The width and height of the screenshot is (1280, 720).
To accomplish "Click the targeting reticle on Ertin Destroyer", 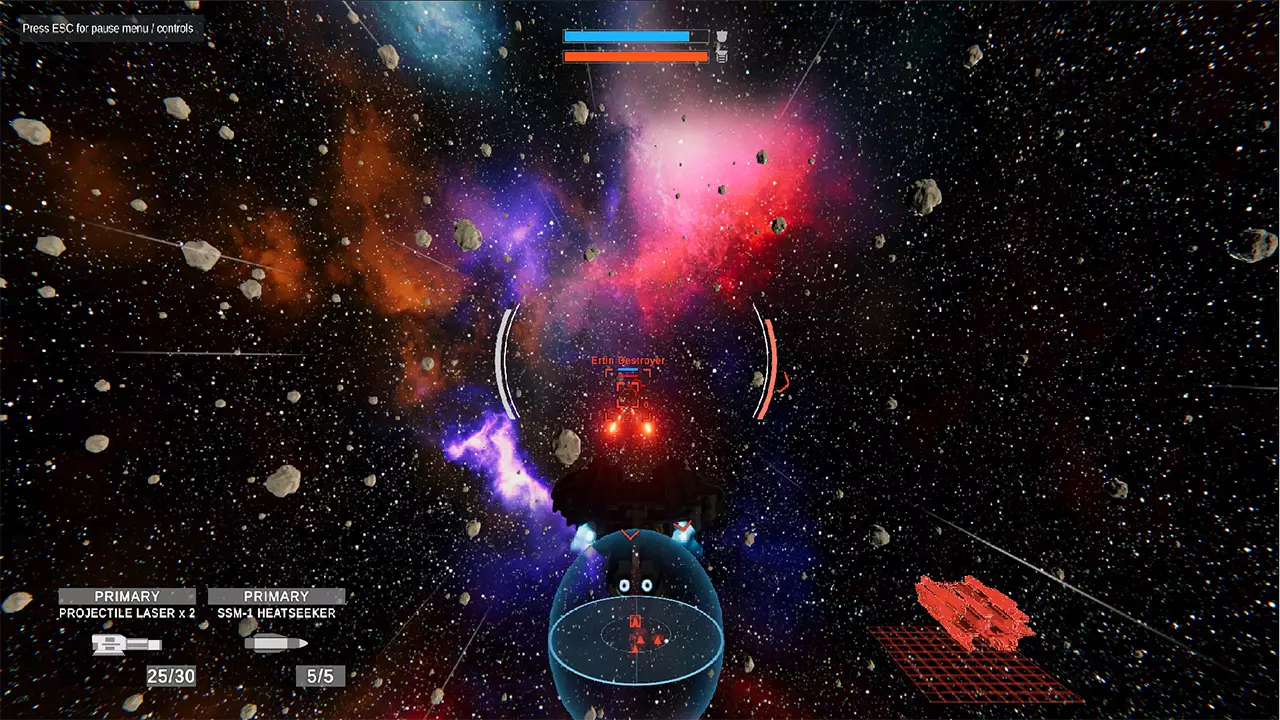I will (x=628, y=390).
